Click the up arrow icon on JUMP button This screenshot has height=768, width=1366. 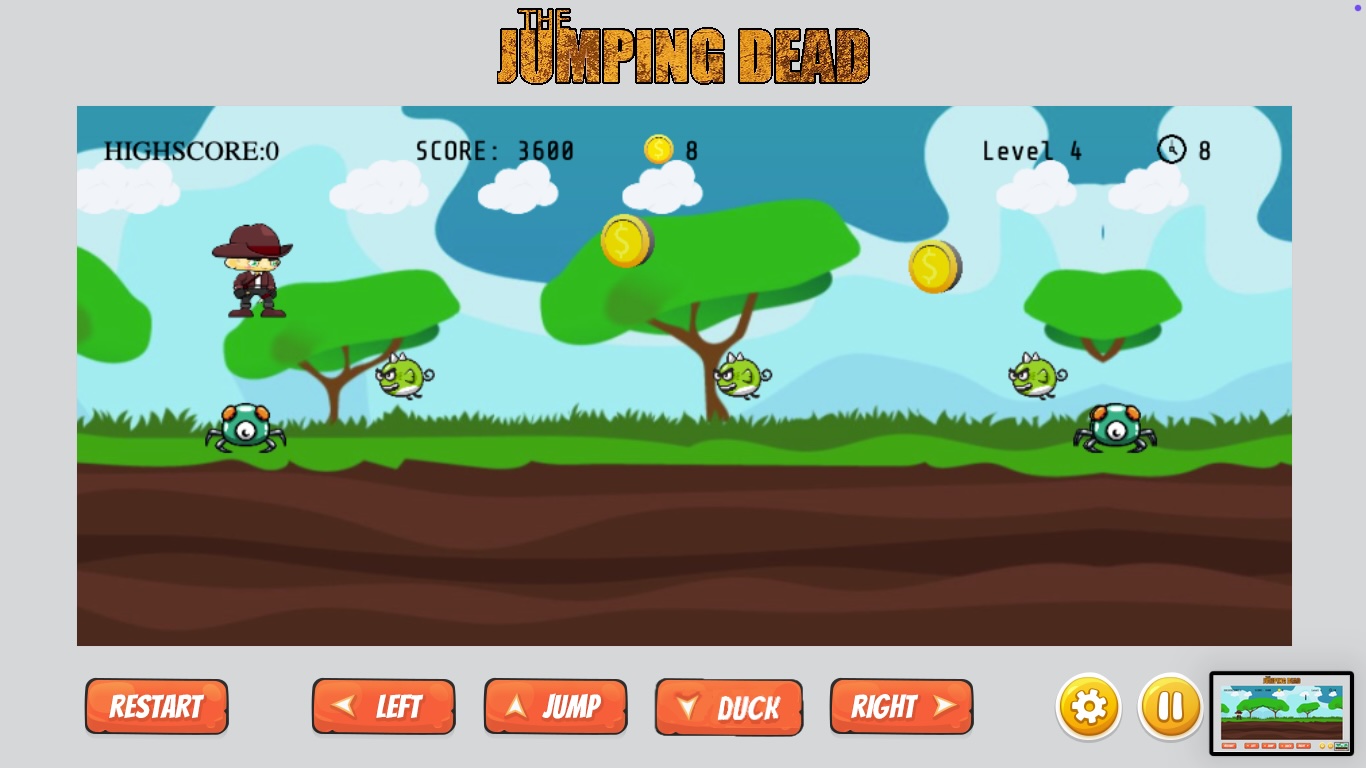(518, 707)
